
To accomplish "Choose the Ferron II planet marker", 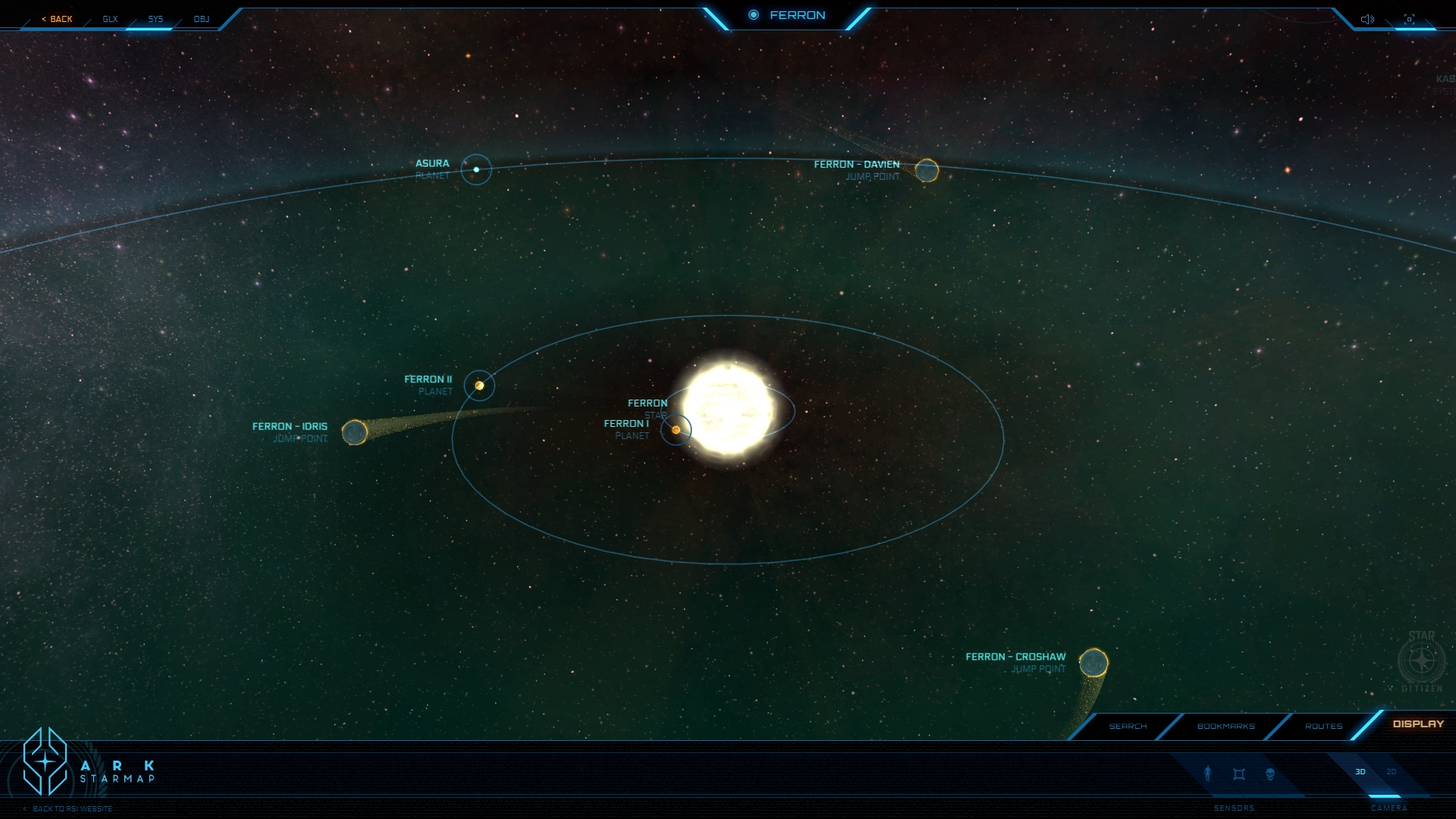I will click(x=479, y=385).
